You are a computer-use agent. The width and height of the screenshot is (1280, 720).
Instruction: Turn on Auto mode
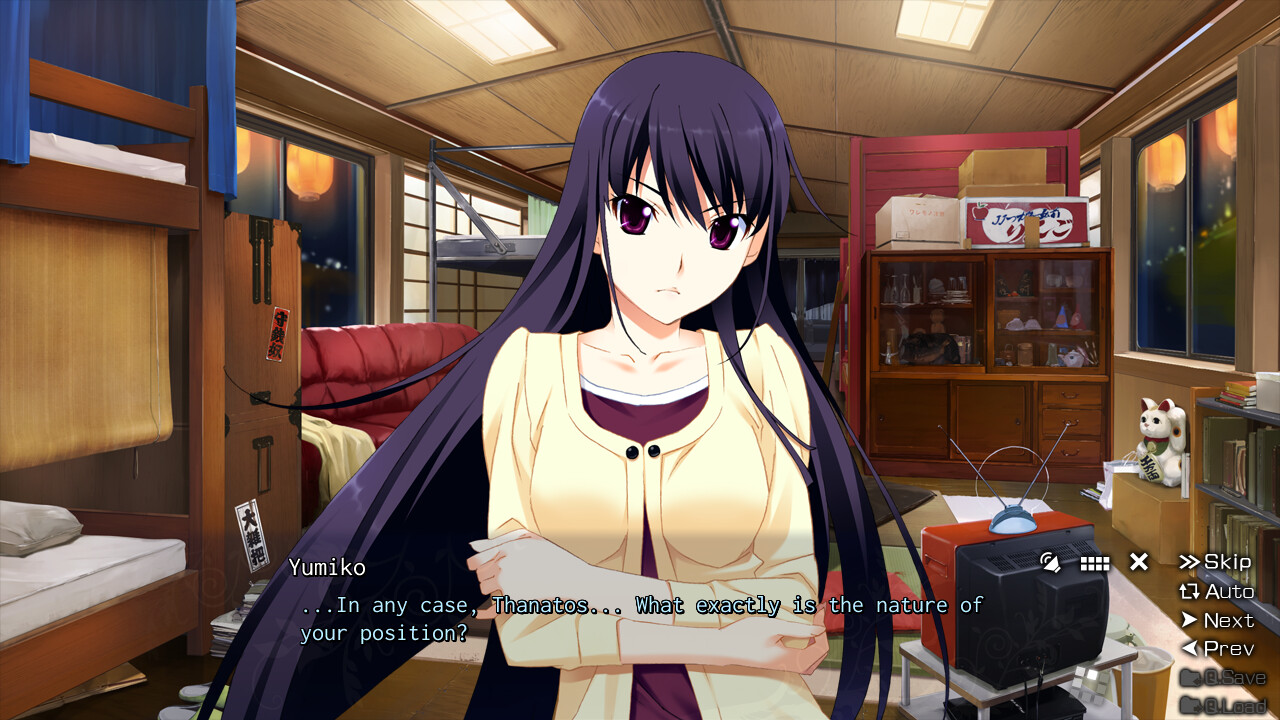(1217, 591)
